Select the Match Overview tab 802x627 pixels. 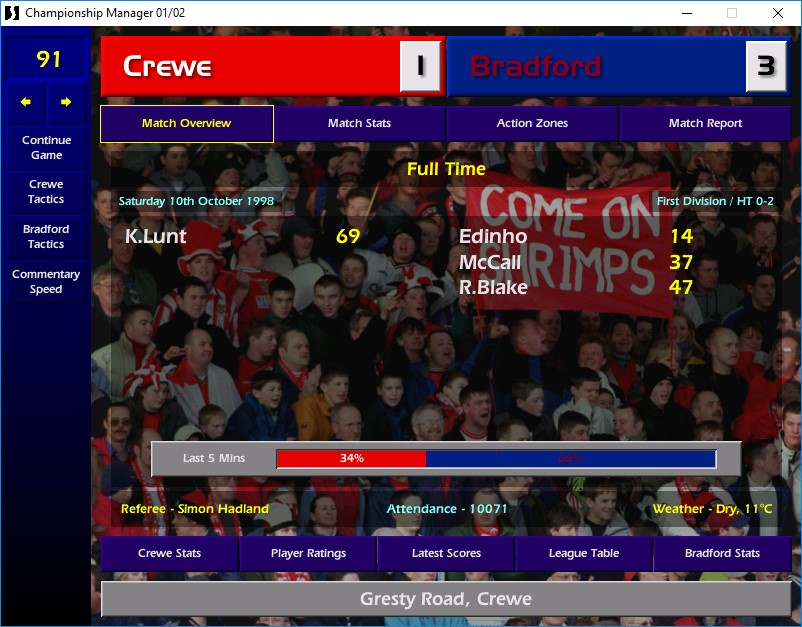(x=186, y=124)
